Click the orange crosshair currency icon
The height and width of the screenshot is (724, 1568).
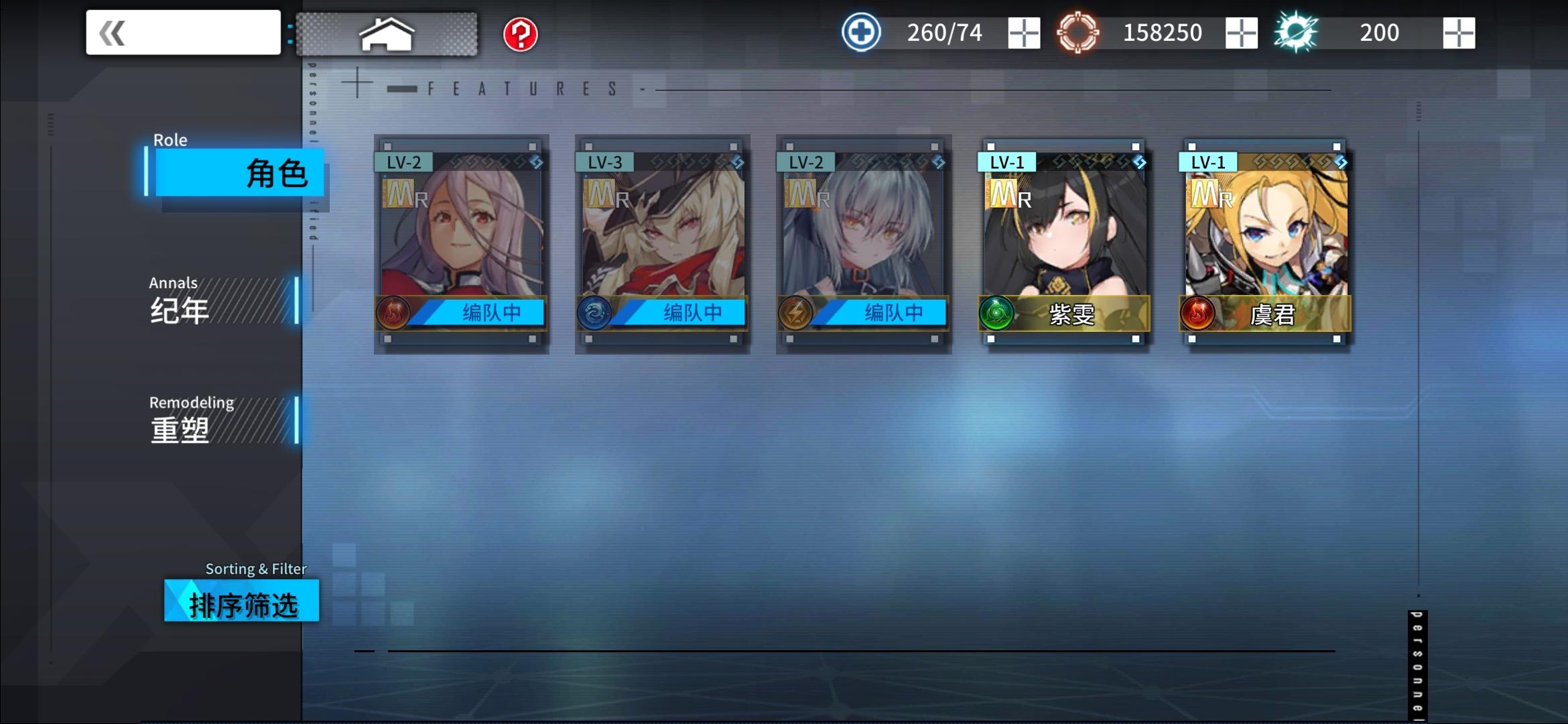1080,32
